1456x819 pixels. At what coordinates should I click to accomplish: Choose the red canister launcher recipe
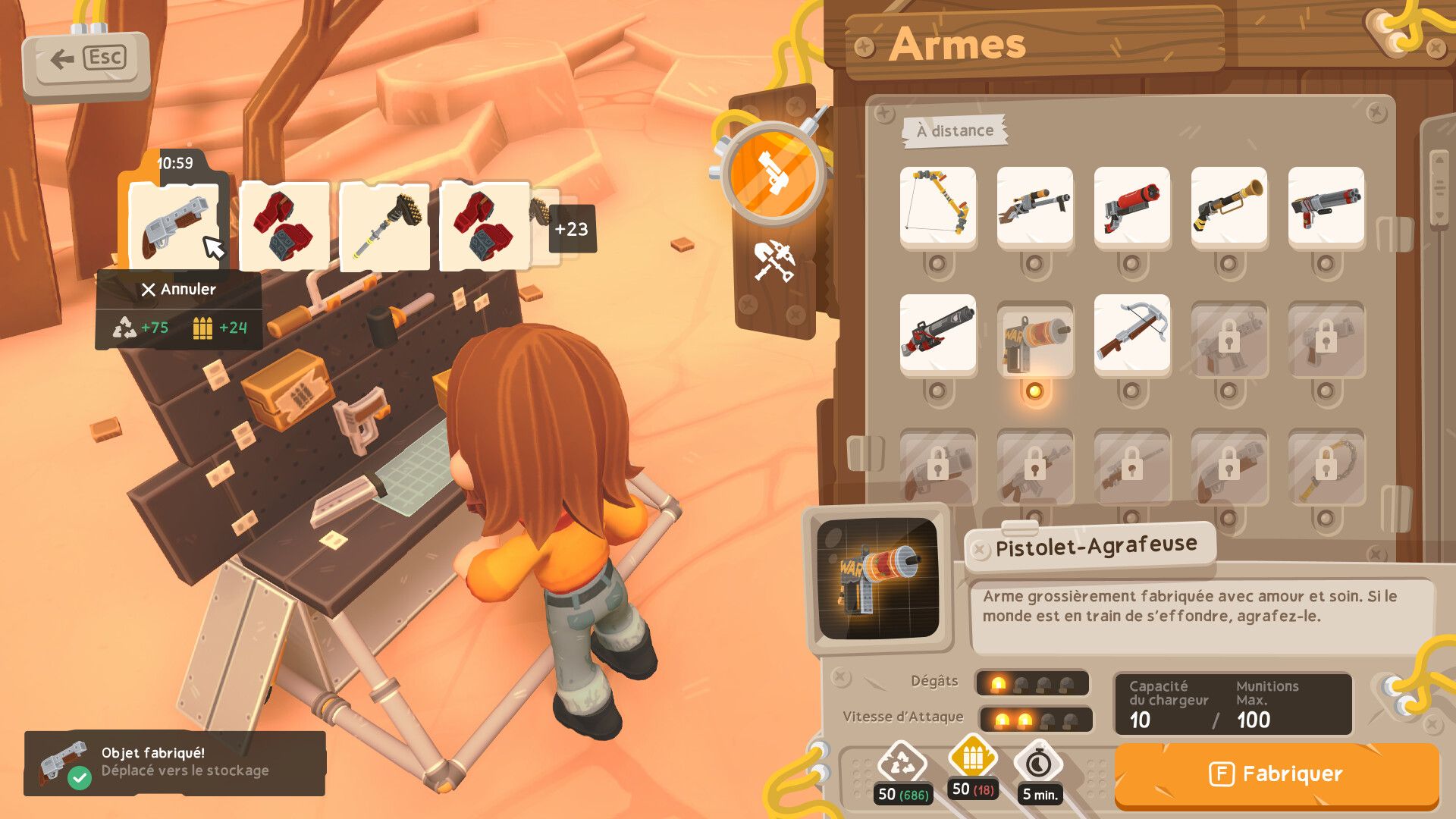tap(1131, 206)
